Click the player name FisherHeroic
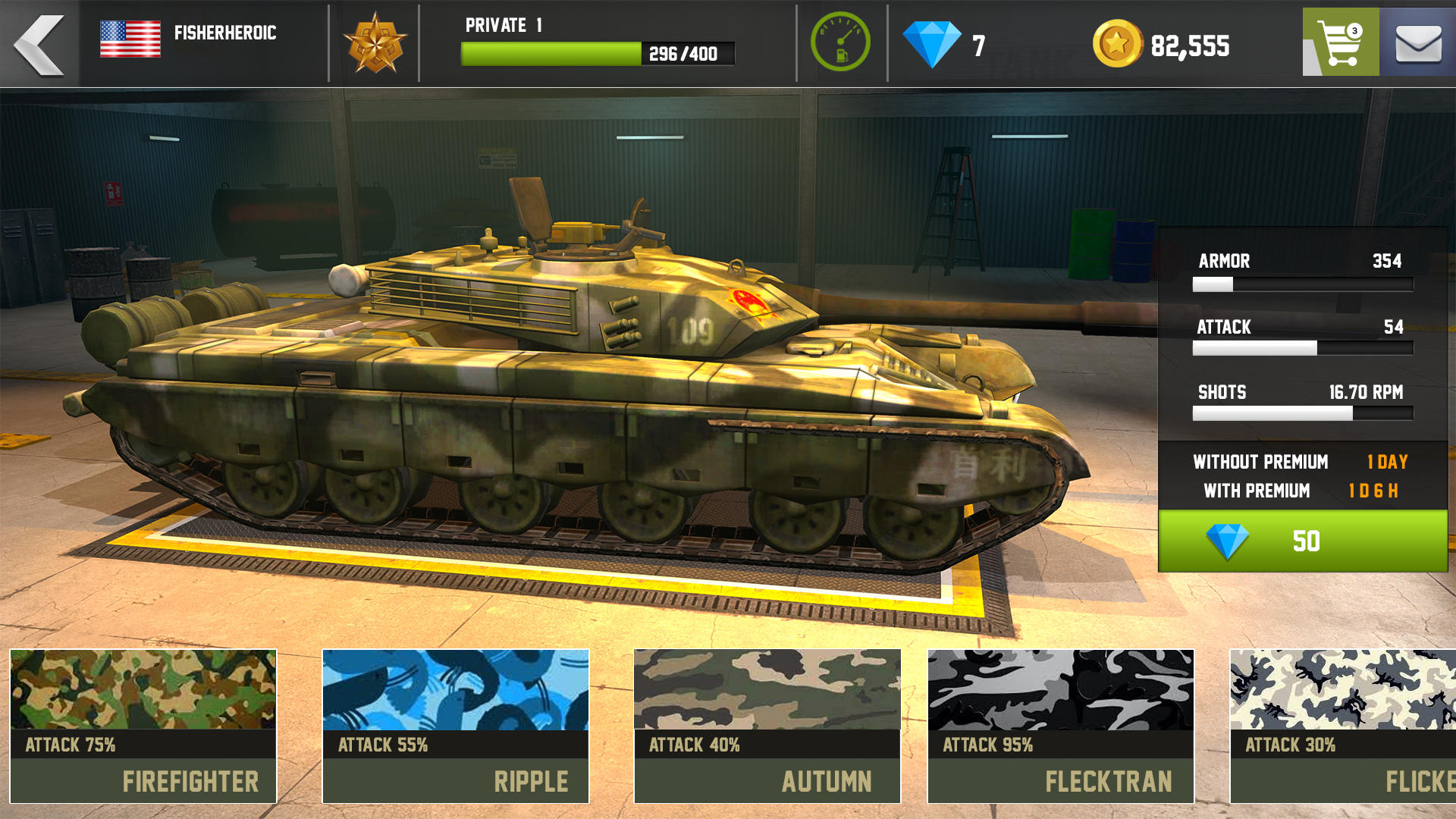This screenshot has width=1456, height=819. [224, 33]
